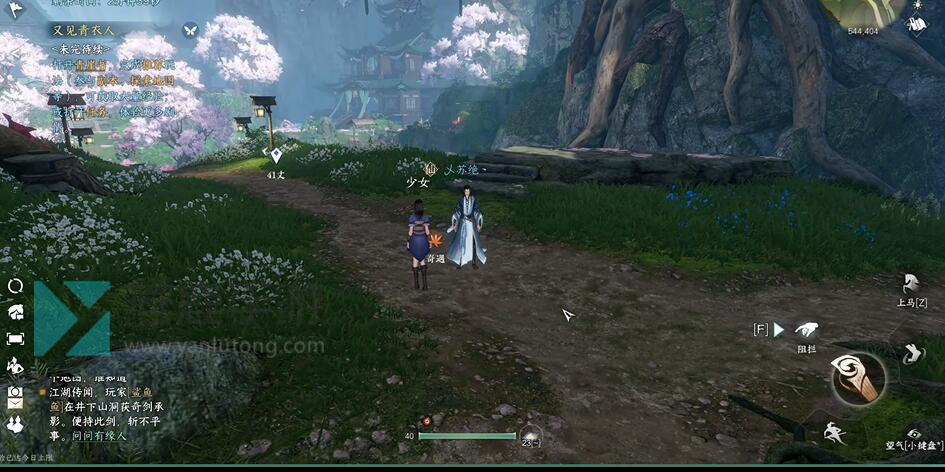Open the seated figure icon in the sidebar
Screen dimensions: 945x472
coord(15,366)
